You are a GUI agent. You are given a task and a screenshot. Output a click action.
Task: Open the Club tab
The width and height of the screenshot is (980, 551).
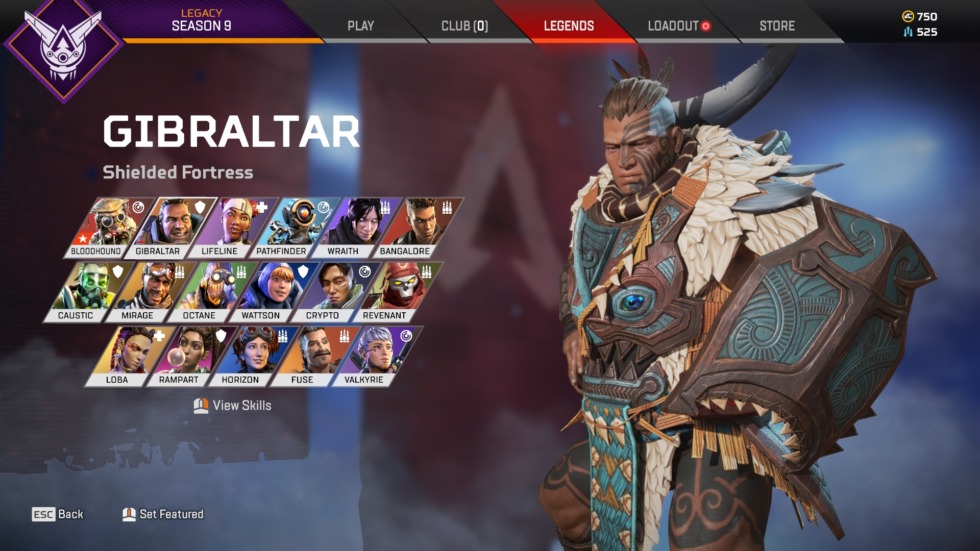[x=464, y=26]
